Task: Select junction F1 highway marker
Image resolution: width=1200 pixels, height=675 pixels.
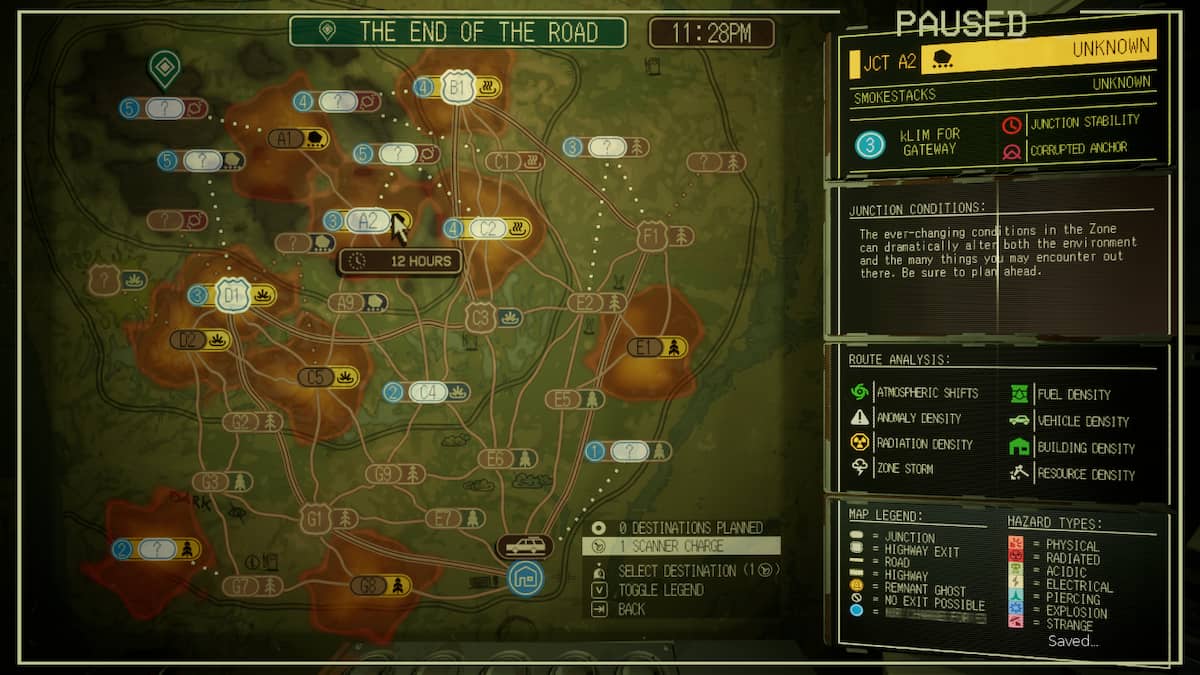Action: click(652, 236)
